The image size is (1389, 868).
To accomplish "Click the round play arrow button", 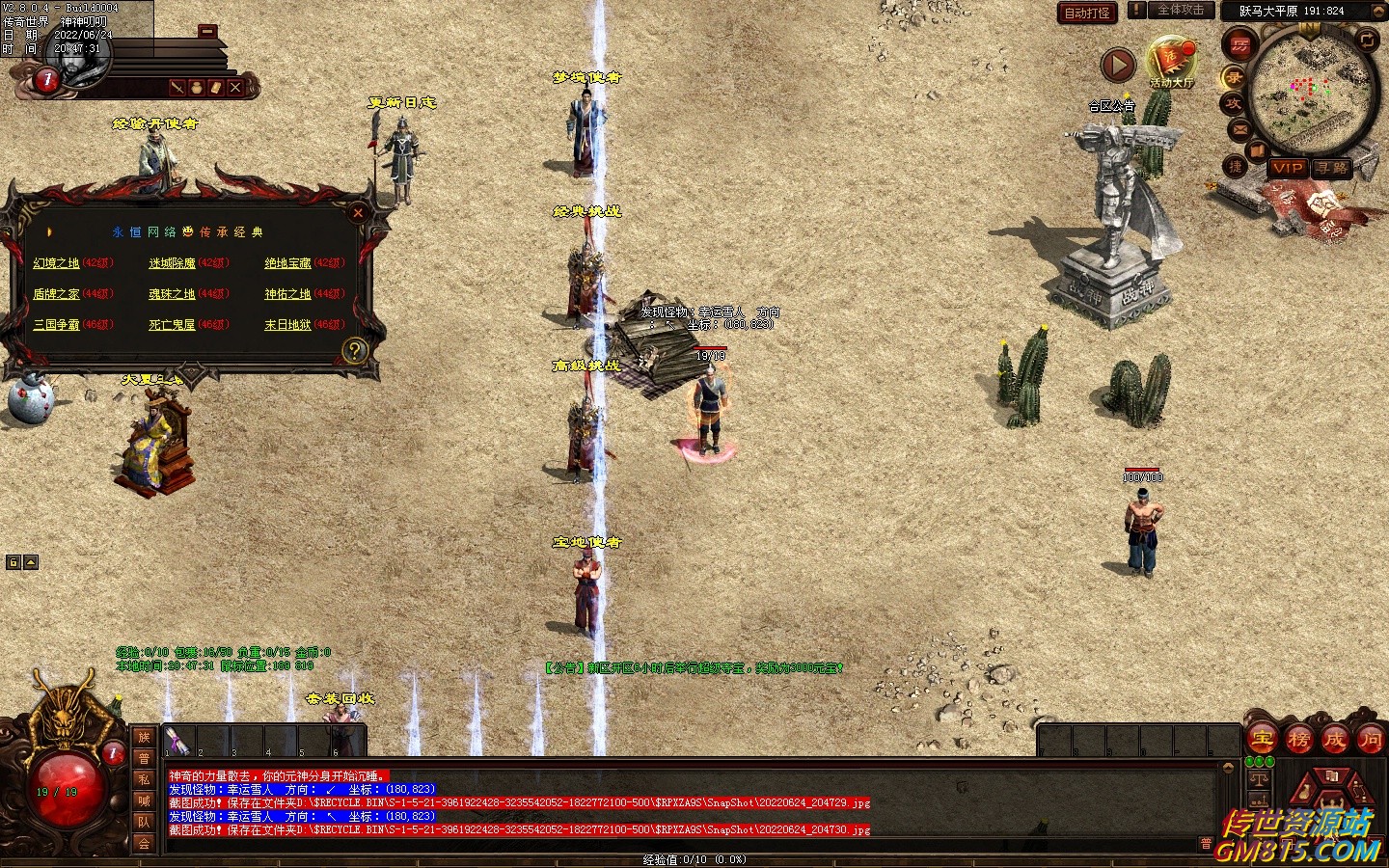I will (x=1118, y=66).
